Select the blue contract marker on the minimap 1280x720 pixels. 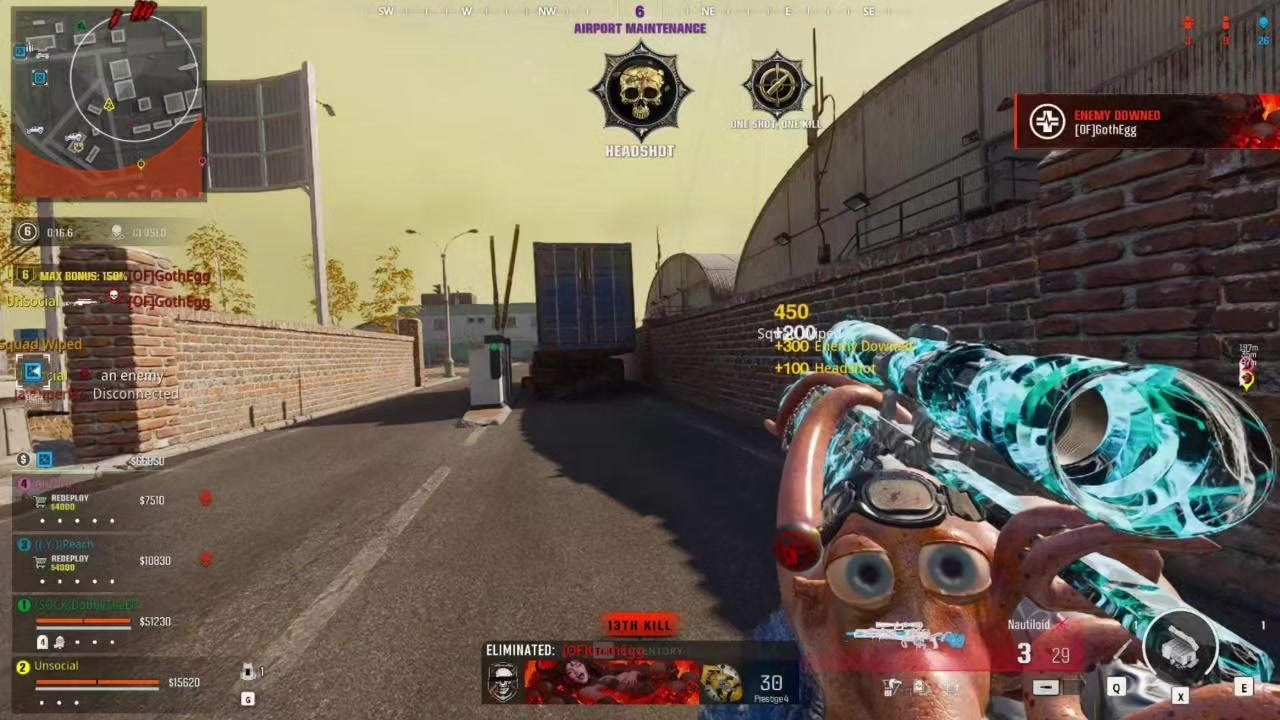tap(40, 78)
